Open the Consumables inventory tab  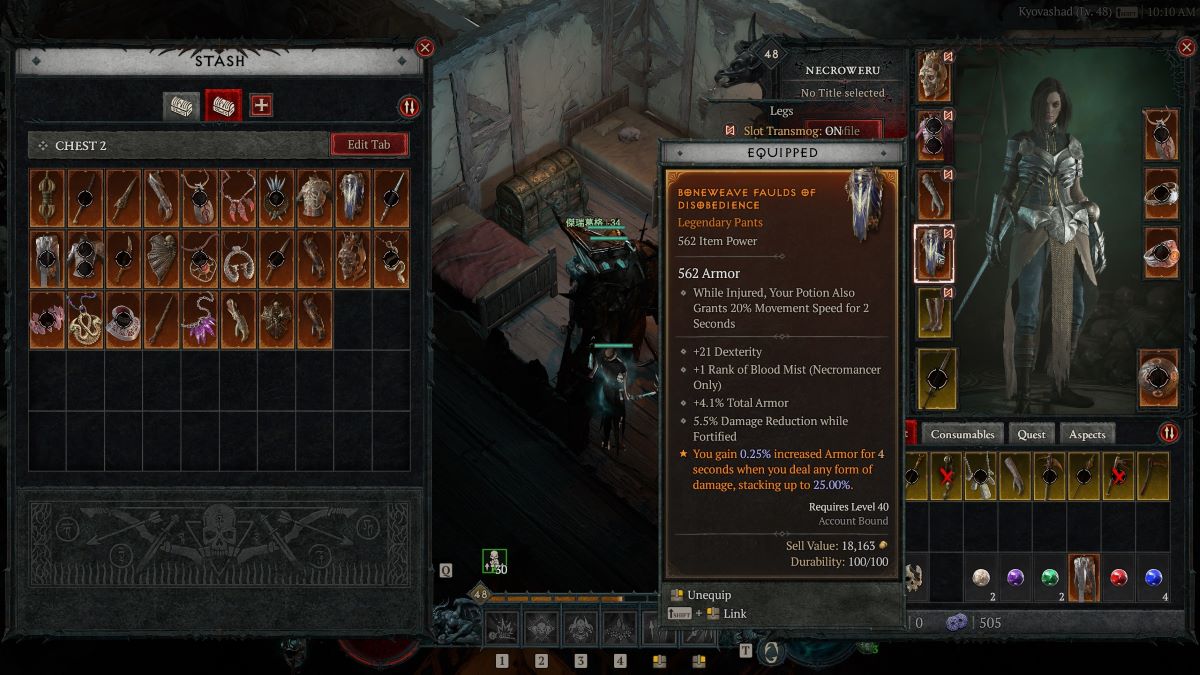[x=963, y=434]
